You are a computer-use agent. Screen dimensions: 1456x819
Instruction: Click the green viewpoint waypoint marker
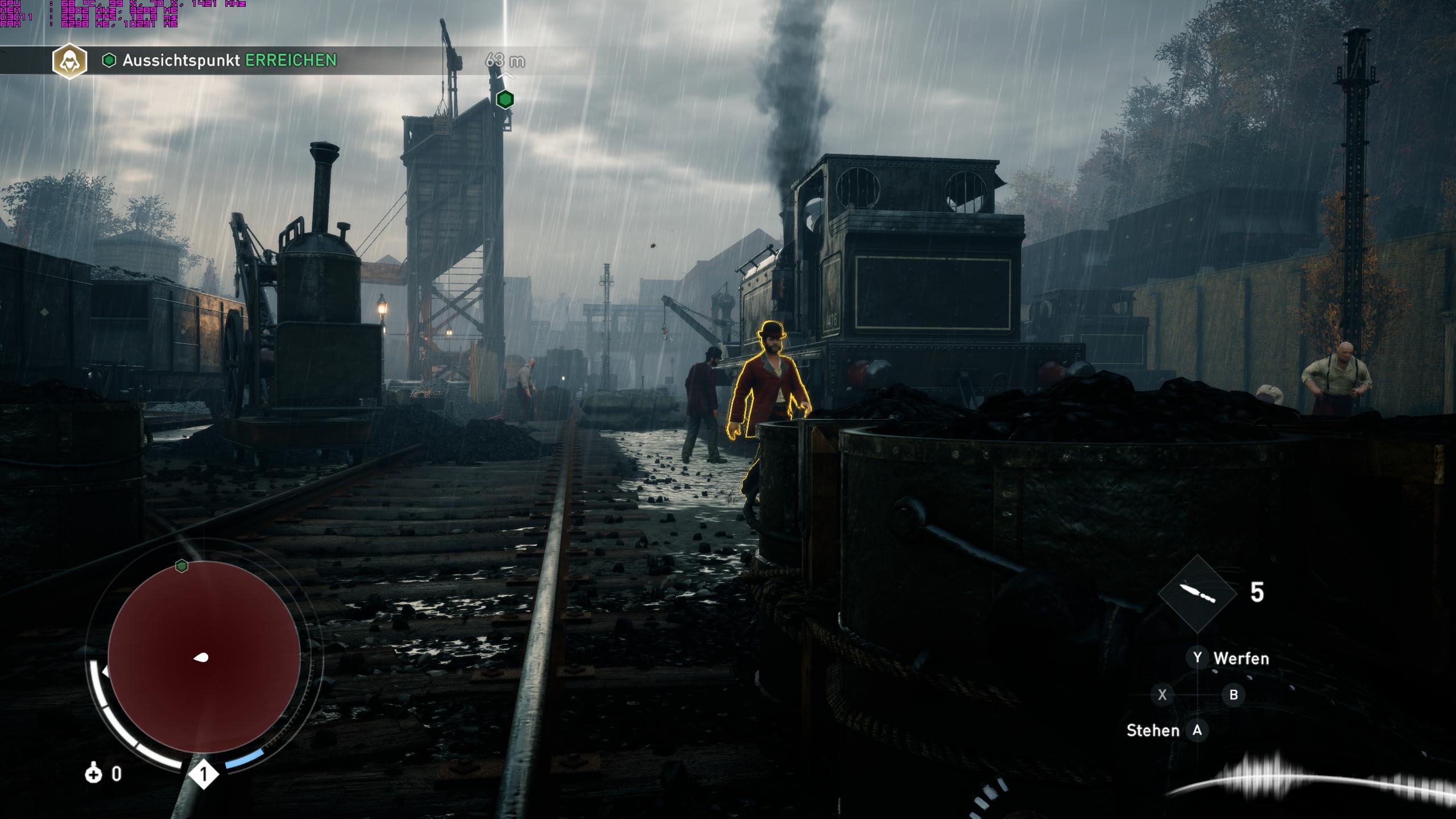point(505,100)
